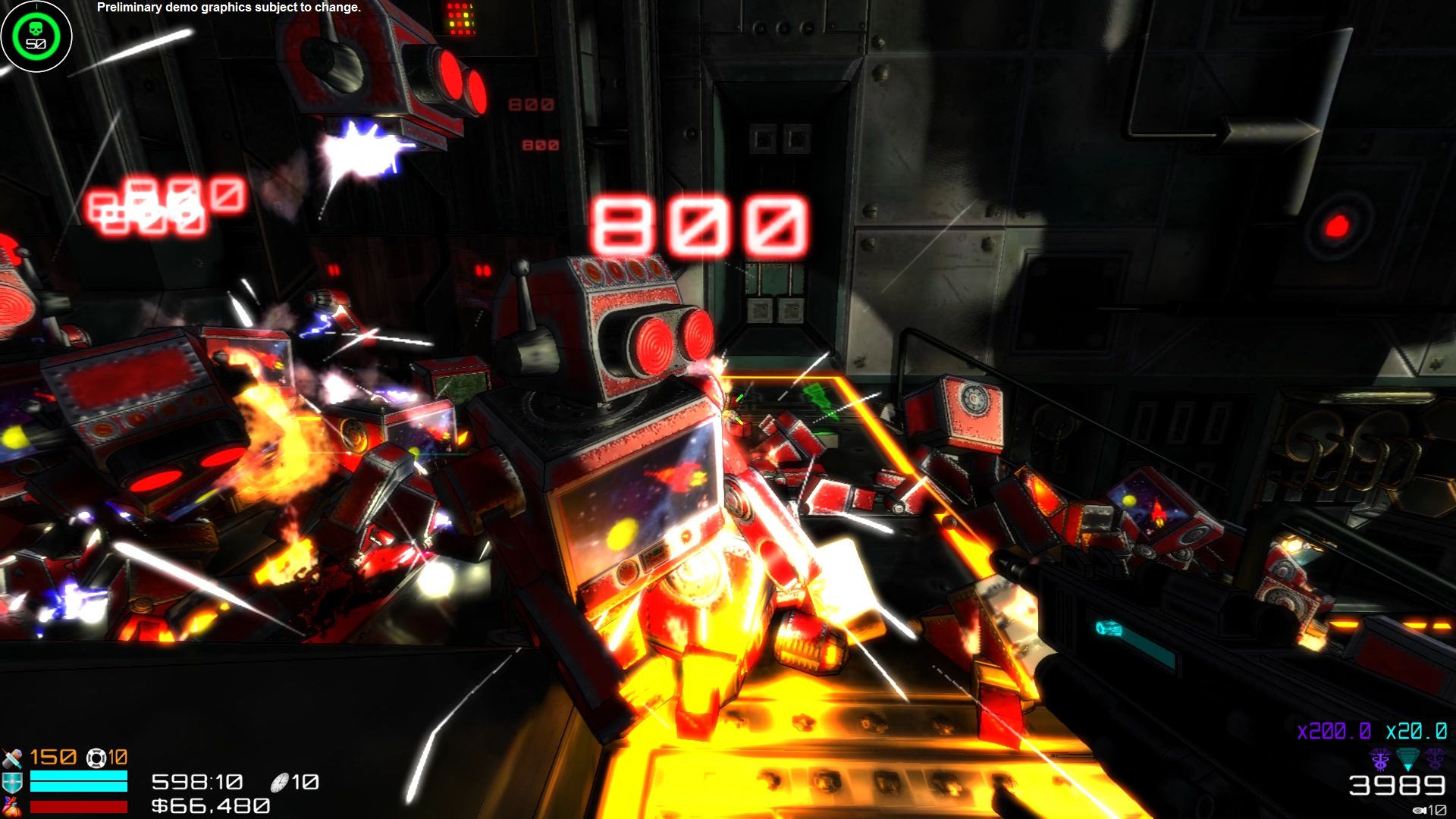
Task: Select the syringe ammo icon in HUD
Action: pyautogui.click(x=11, y=757)
